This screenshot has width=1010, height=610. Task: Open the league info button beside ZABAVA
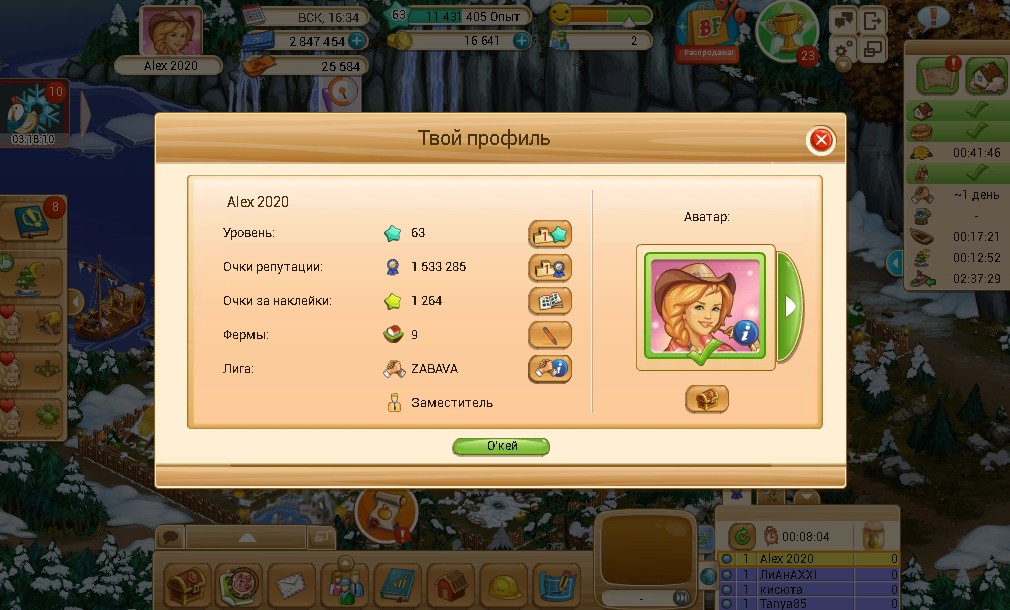point(550,369)
